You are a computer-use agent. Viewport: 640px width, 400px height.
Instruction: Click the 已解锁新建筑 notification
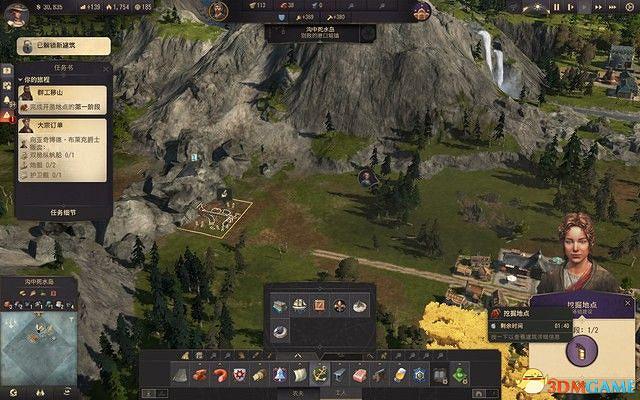point(60,45)
